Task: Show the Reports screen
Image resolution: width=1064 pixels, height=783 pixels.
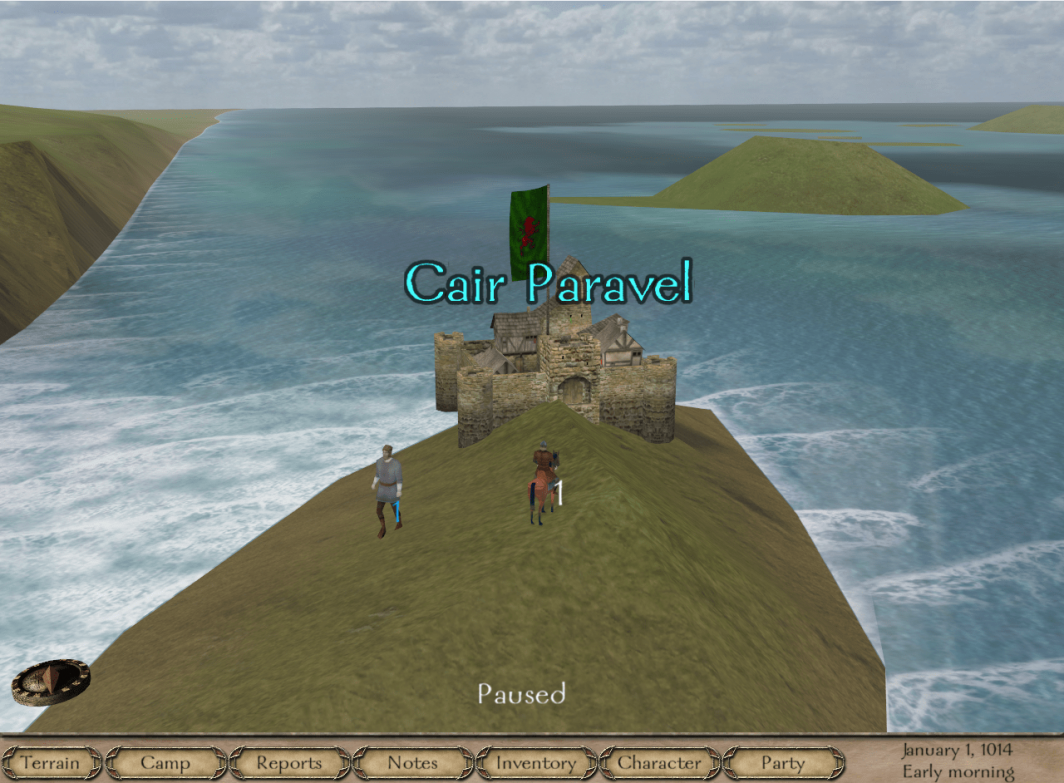Action: [x=289, y=763]
